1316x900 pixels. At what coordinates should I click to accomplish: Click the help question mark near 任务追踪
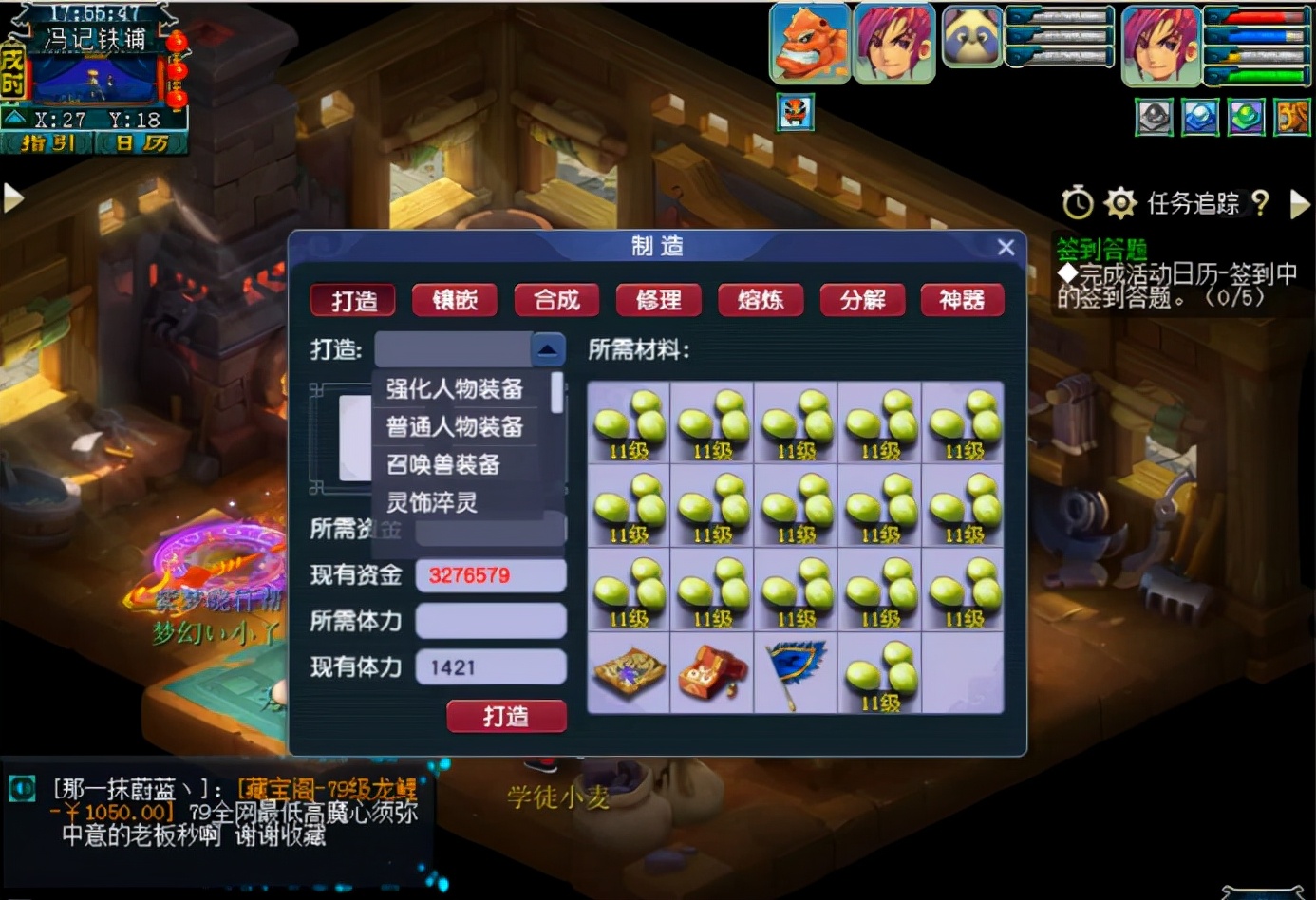click(x=1262, y=202)
